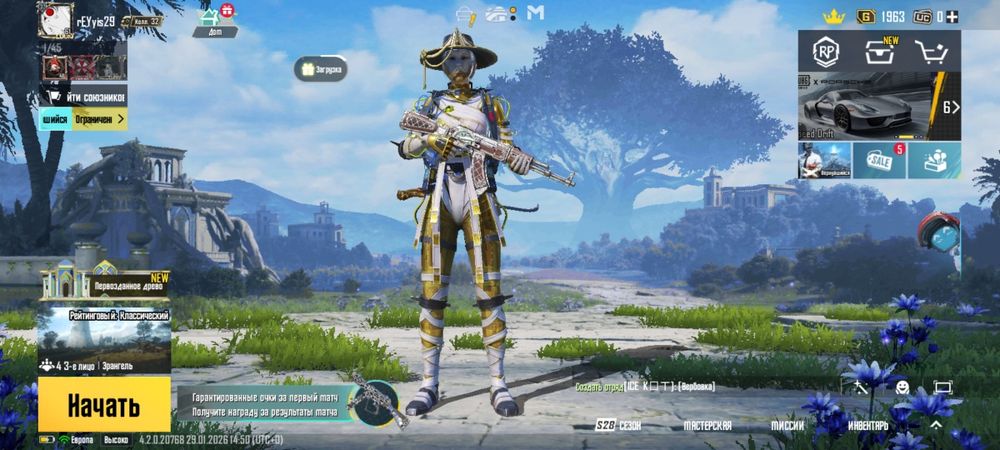The height and width of the screenshot is (450, 1000).
Task: Add UC with the plus button
Action: pyautogui.click(x=952, y=16)
